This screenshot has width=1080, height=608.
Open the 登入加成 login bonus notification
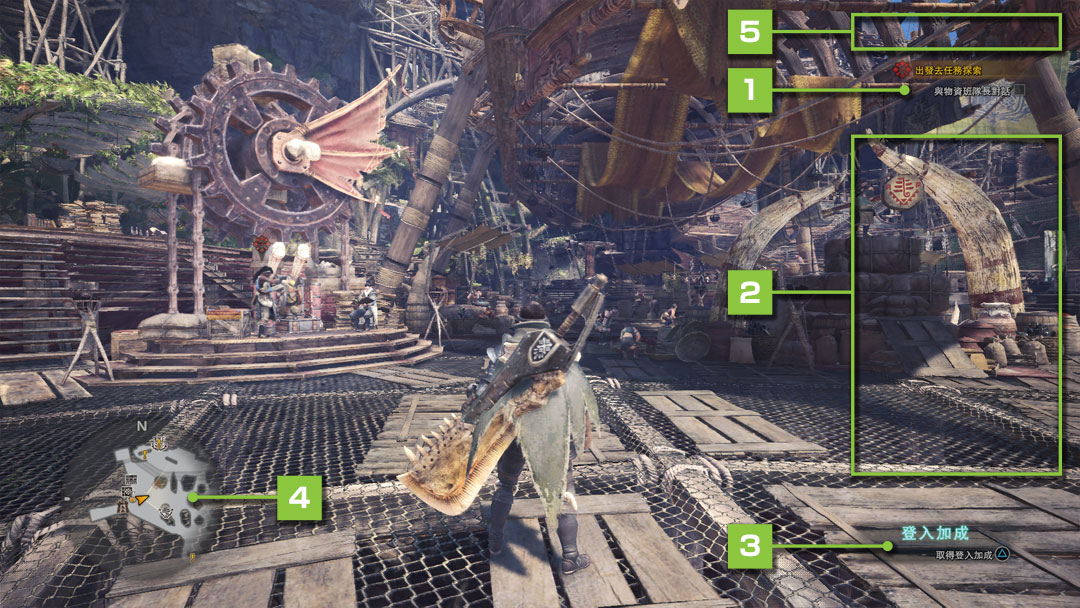pos(935,534)
